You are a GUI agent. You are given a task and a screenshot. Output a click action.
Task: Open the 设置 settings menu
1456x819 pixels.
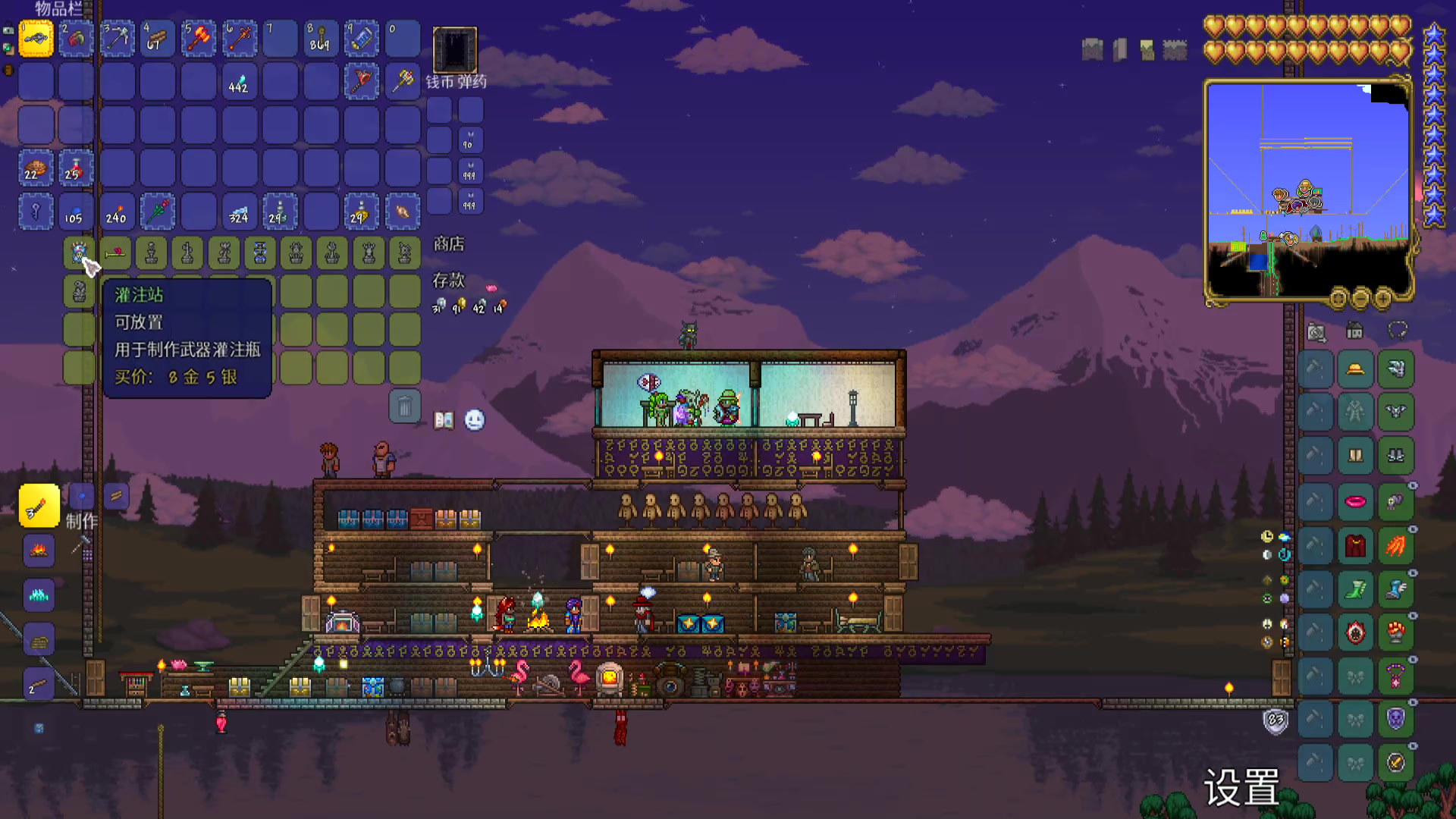(1241, 787)
